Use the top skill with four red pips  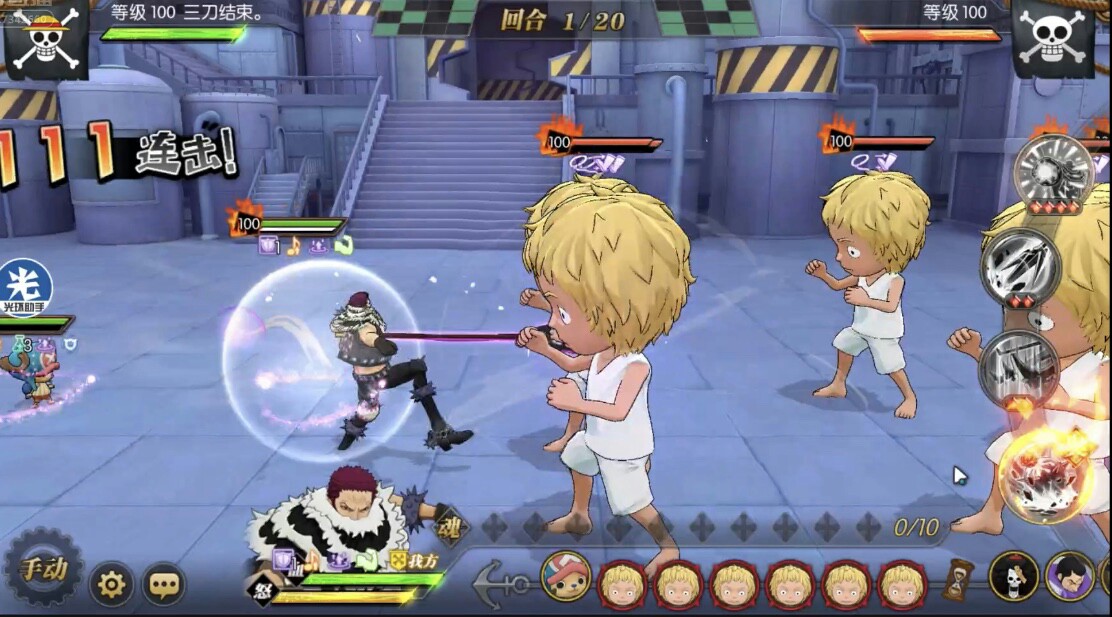point(1054,171)
